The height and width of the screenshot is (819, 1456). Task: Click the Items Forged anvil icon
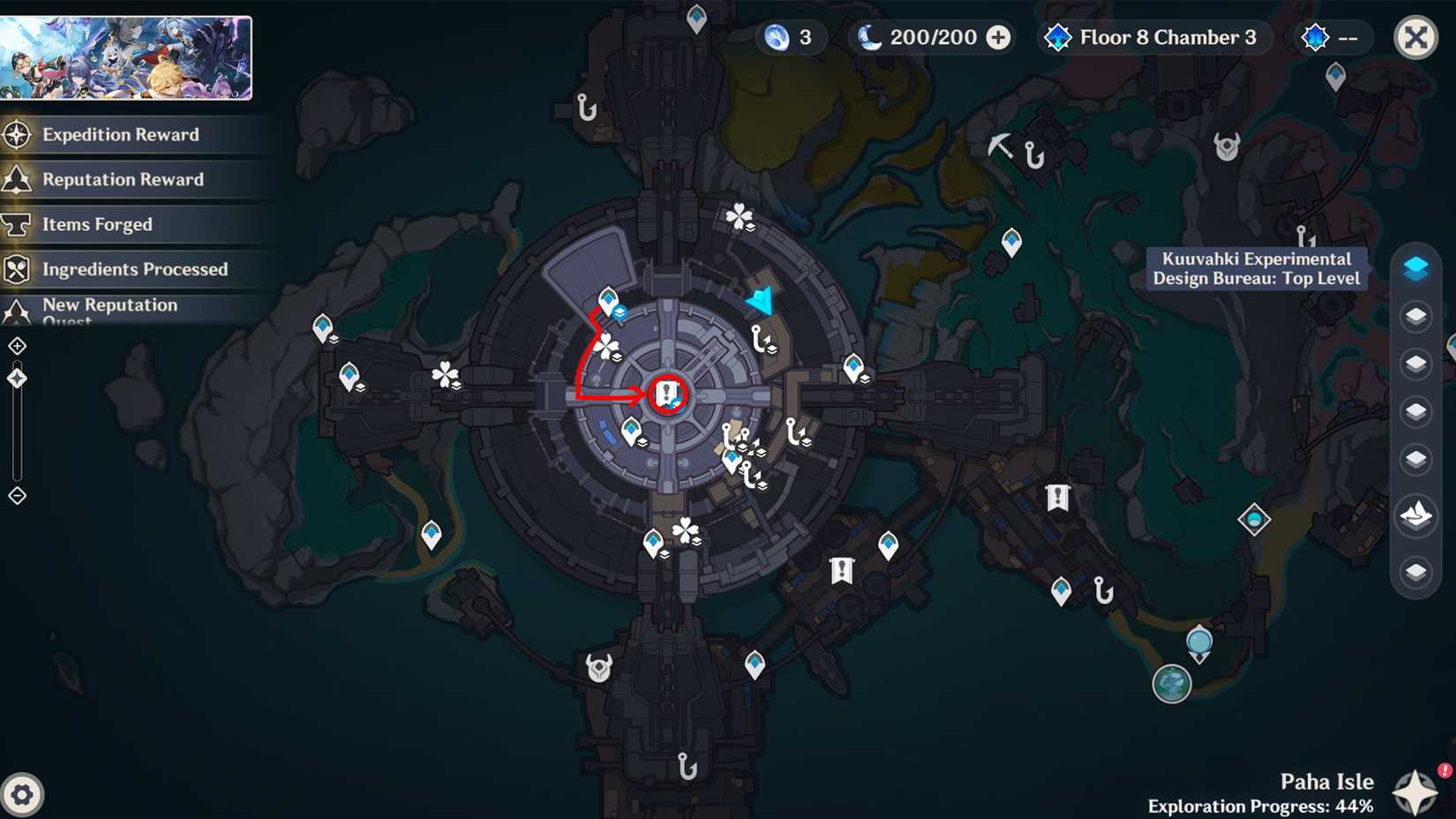18,224
